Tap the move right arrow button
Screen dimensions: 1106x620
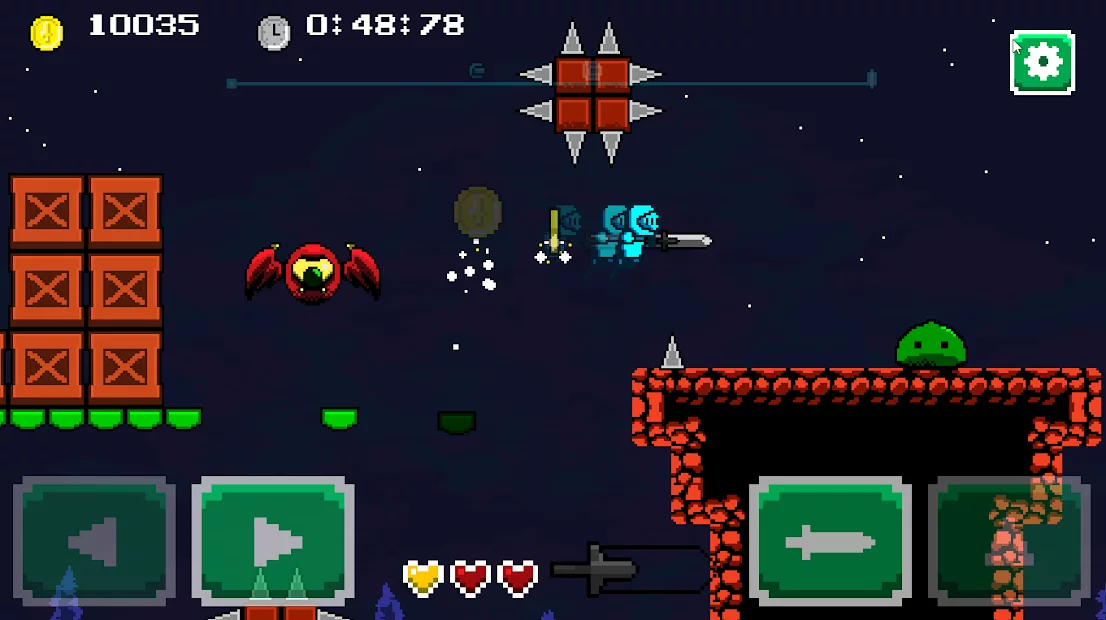[273, 542]
